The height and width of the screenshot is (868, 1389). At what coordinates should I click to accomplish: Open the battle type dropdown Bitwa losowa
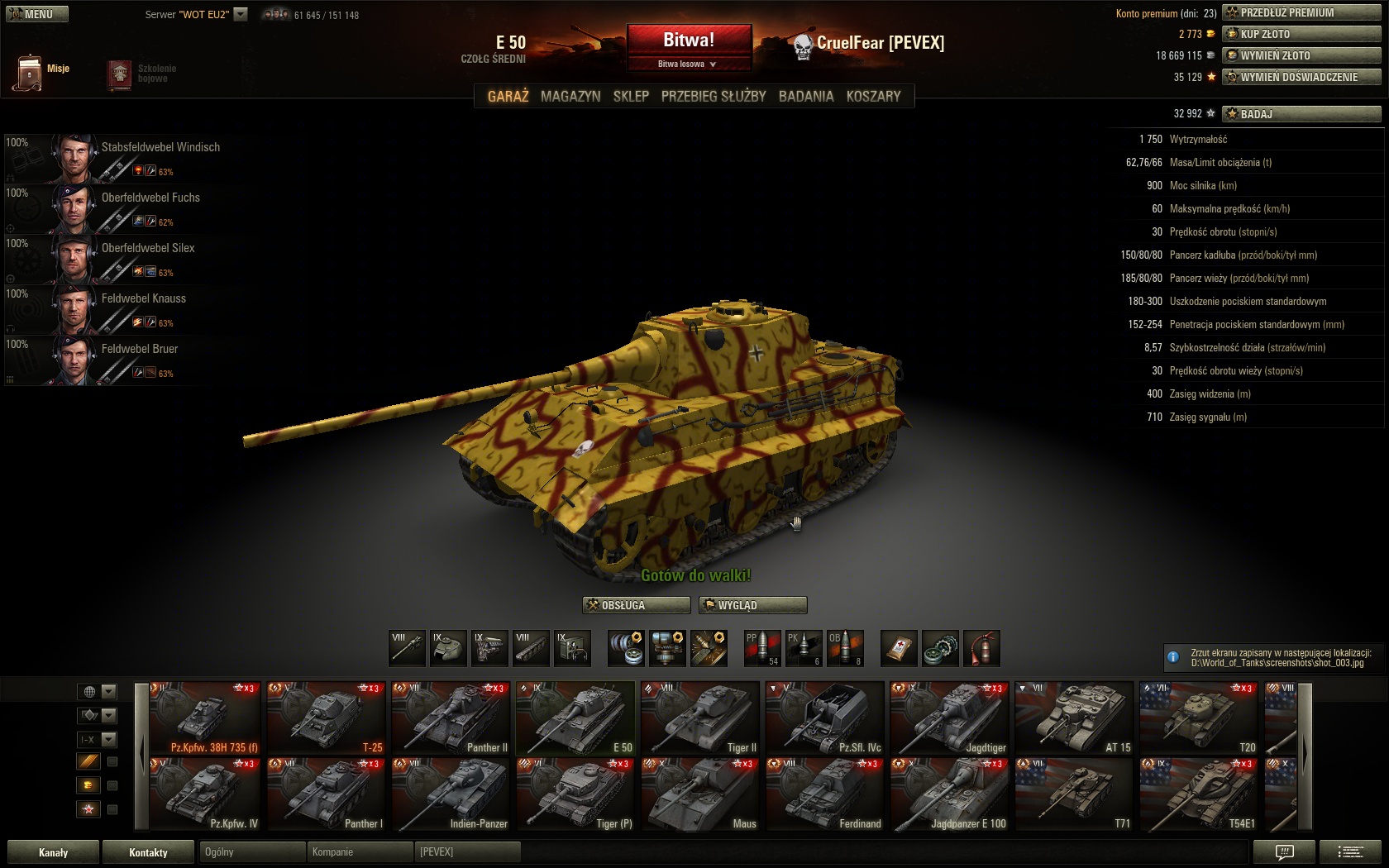click(x=688, y=64)
